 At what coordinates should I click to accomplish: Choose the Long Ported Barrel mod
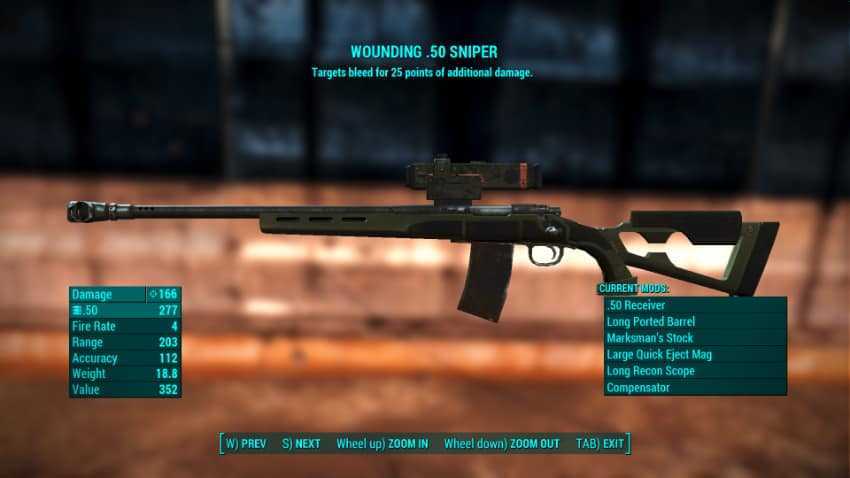[x=695, y=322]
